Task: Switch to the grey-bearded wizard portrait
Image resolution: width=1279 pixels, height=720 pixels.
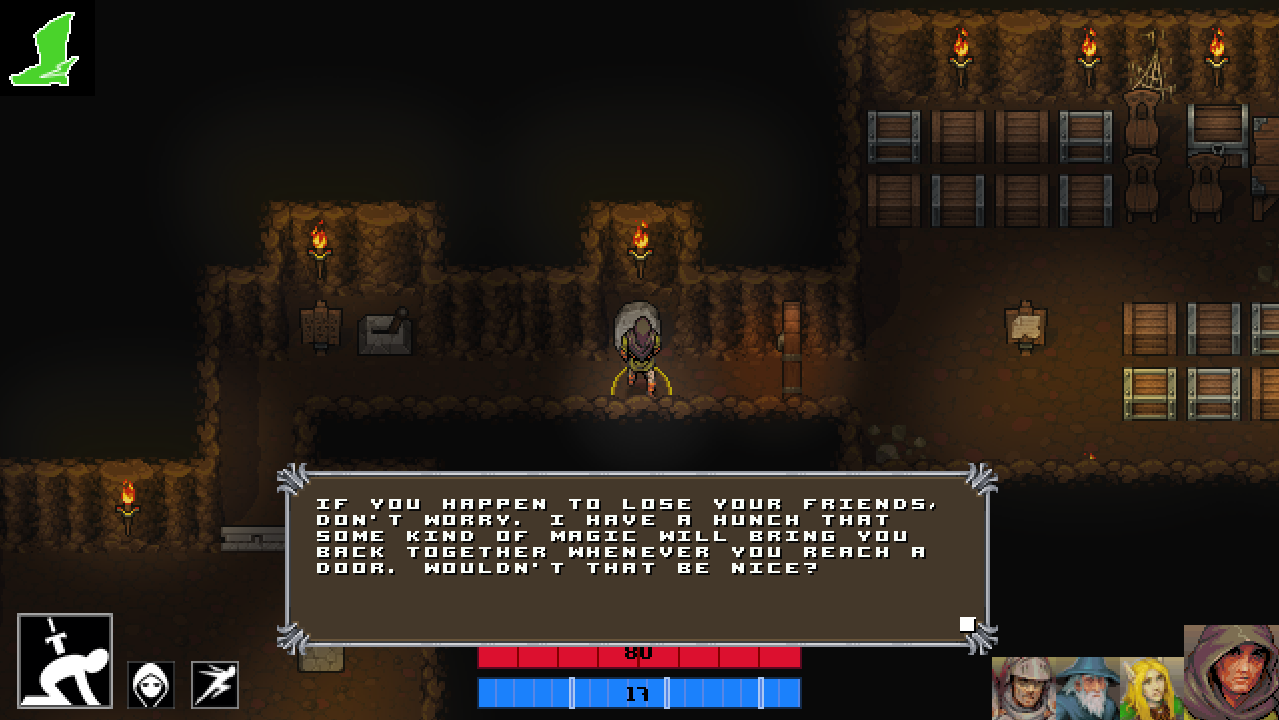Action: pos(1087,688)
